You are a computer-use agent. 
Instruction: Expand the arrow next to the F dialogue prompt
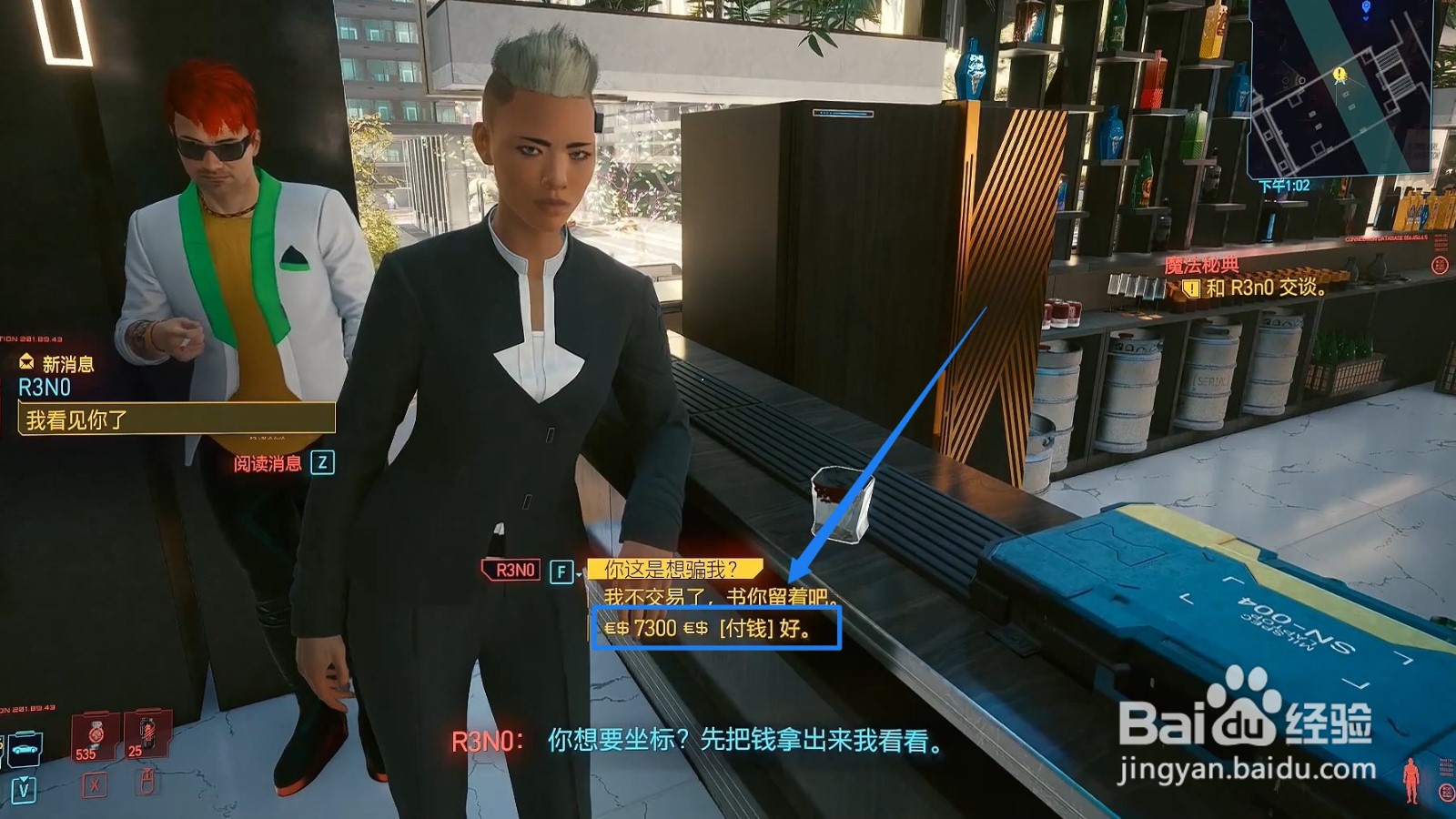pos(578,575)
